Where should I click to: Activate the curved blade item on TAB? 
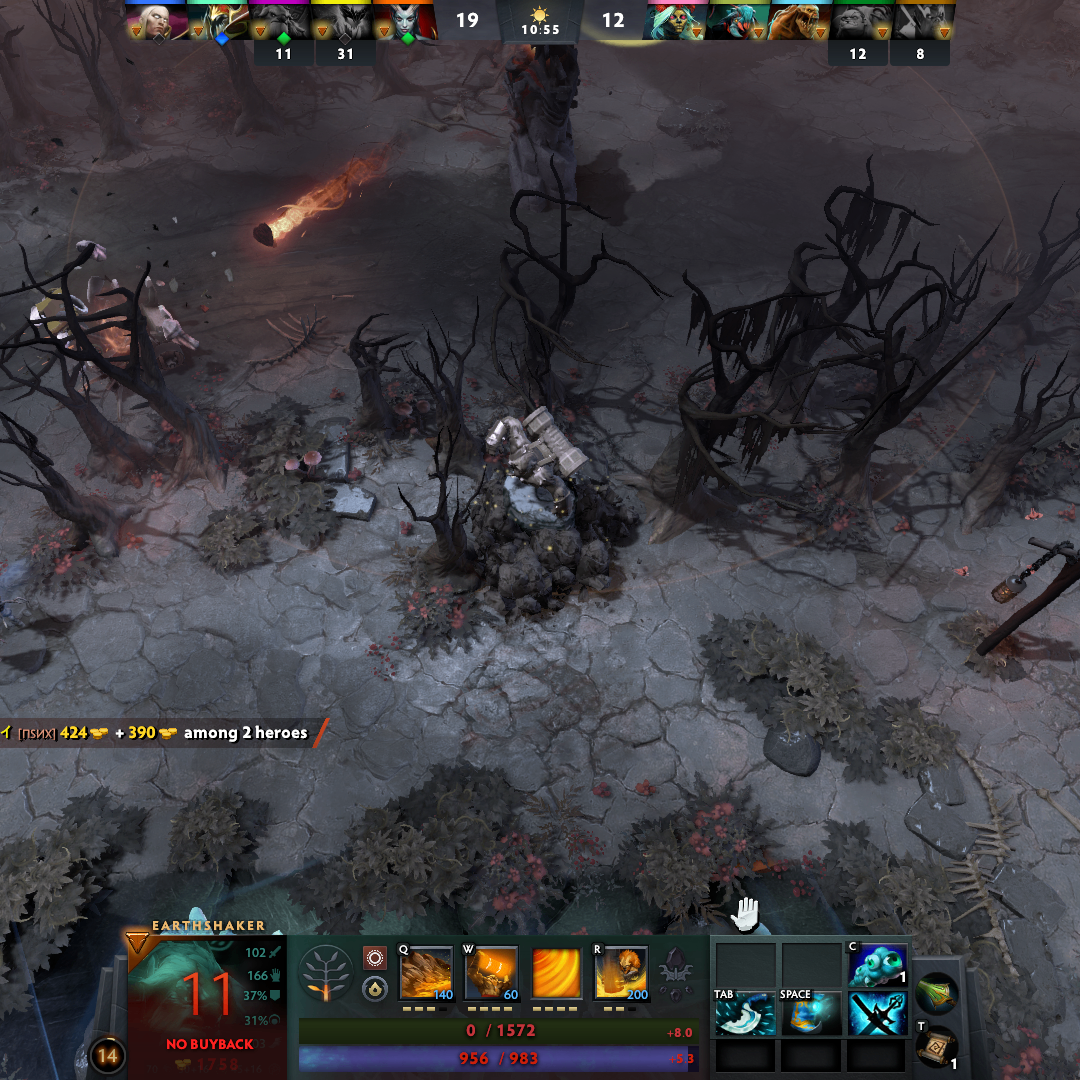coord(744,1014)
